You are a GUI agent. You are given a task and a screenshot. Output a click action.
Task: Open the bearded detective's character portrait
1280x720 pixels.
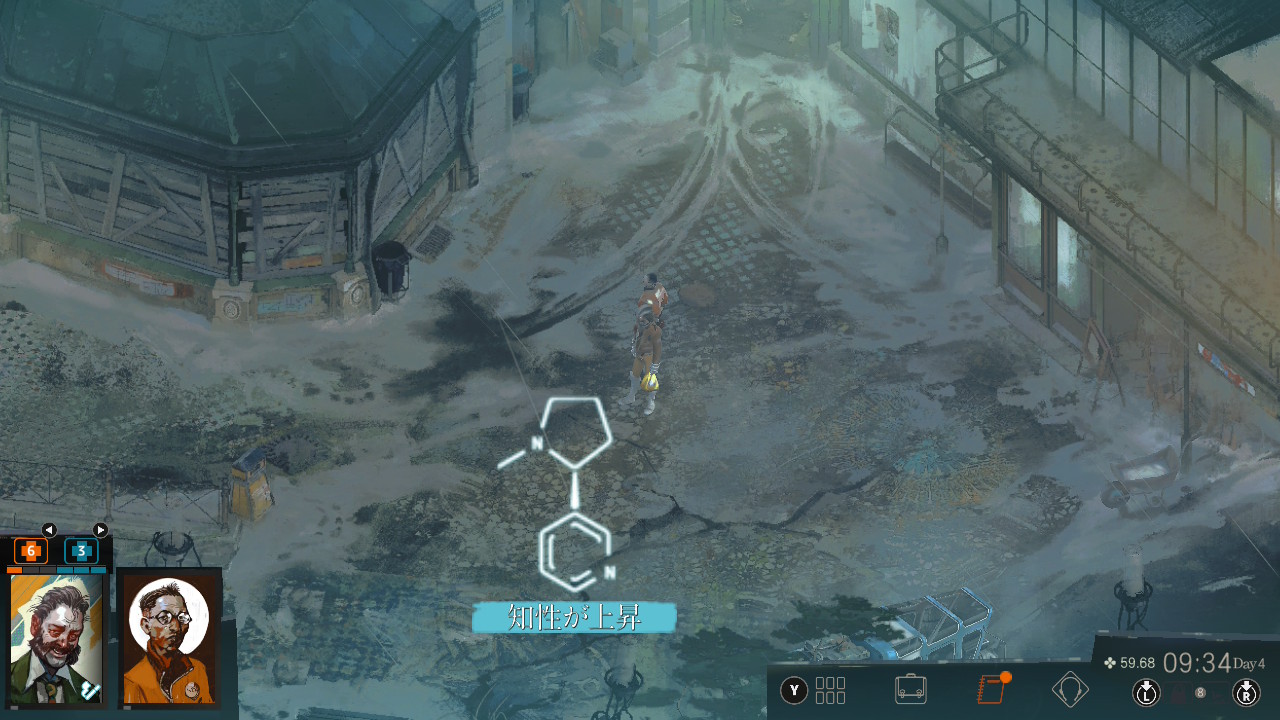click(56, 637)
